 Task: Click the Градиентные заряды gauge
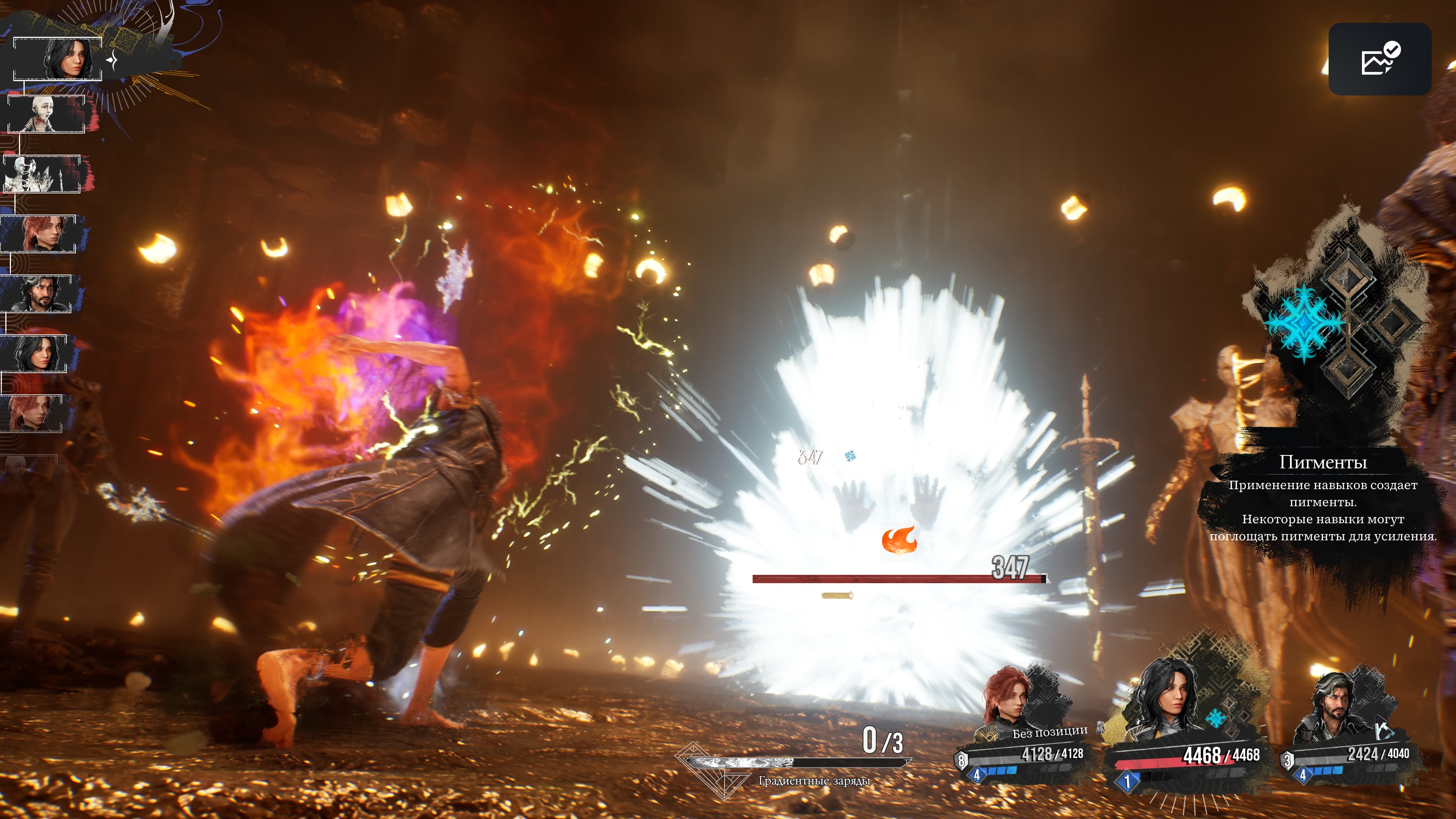(x=794, y=763)
